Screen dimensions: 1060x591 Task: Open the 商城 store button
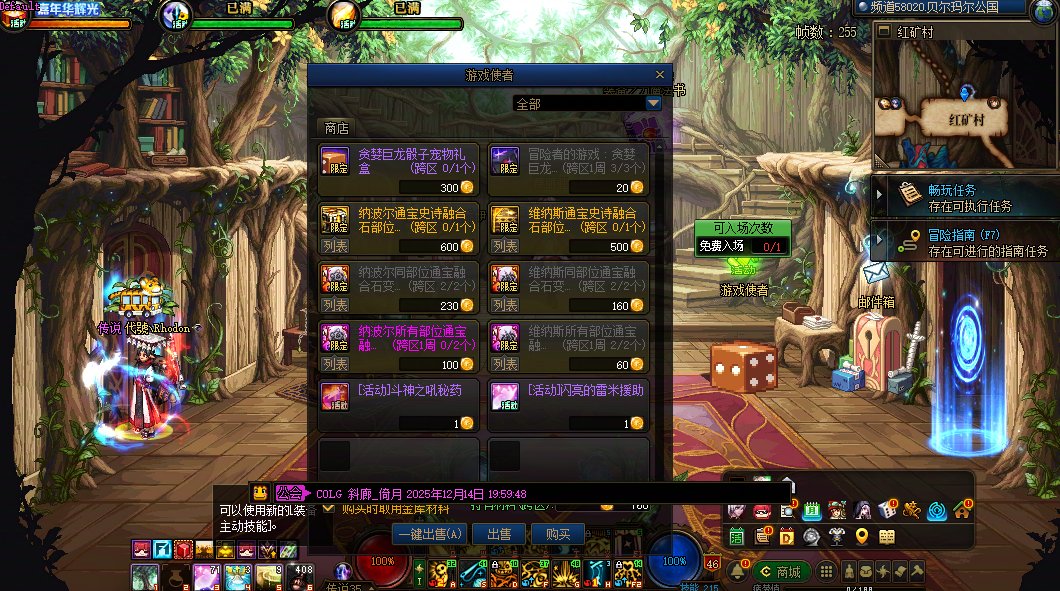(x=783, y=571)
